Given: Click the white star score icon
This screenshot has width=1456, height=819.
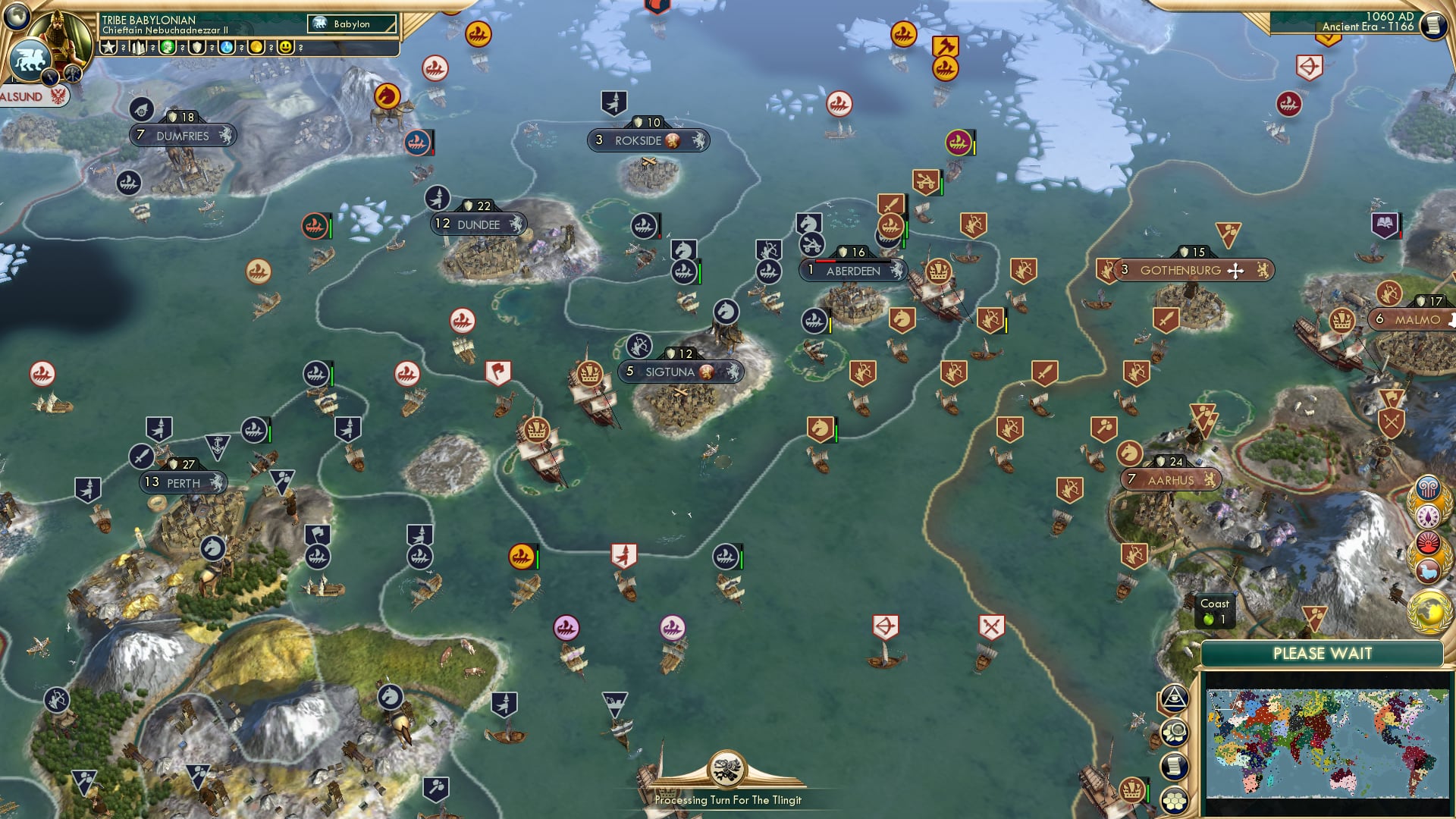Looking at the screenshot, I should pyautogui.click(x=108, y=47).
